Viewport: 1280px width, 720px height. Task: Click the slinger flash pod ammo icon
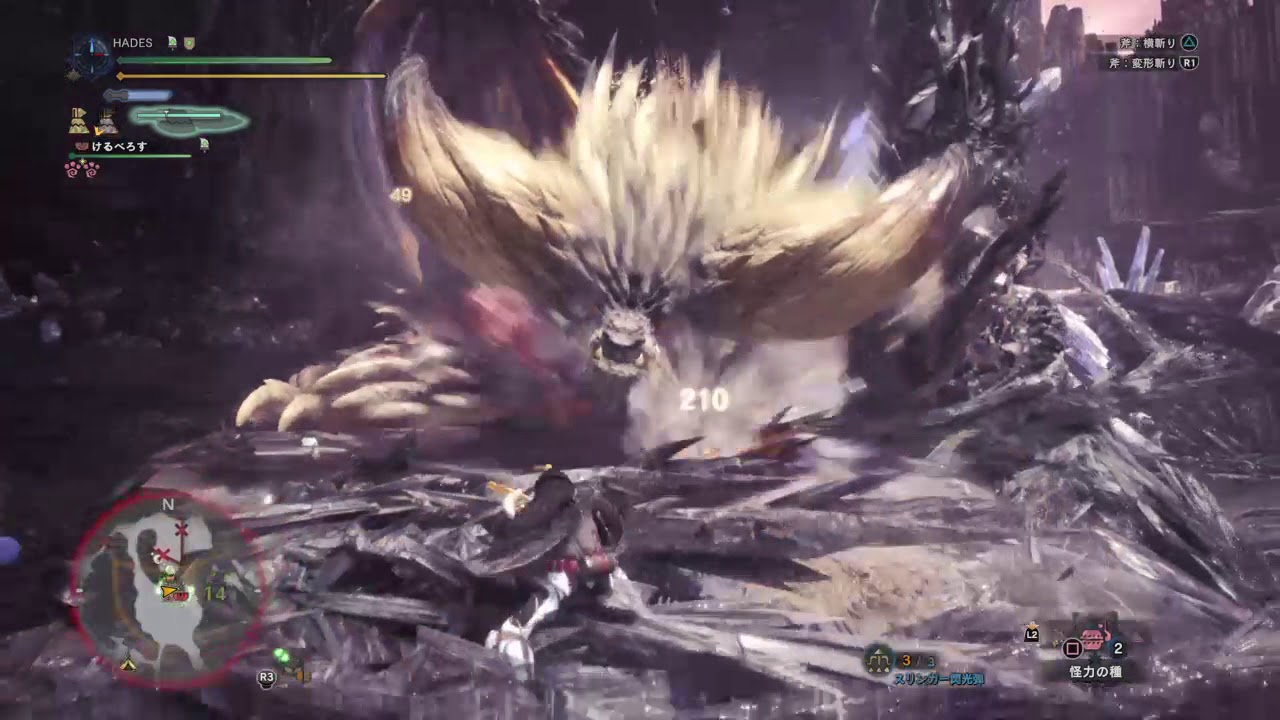tap(880, 659)
